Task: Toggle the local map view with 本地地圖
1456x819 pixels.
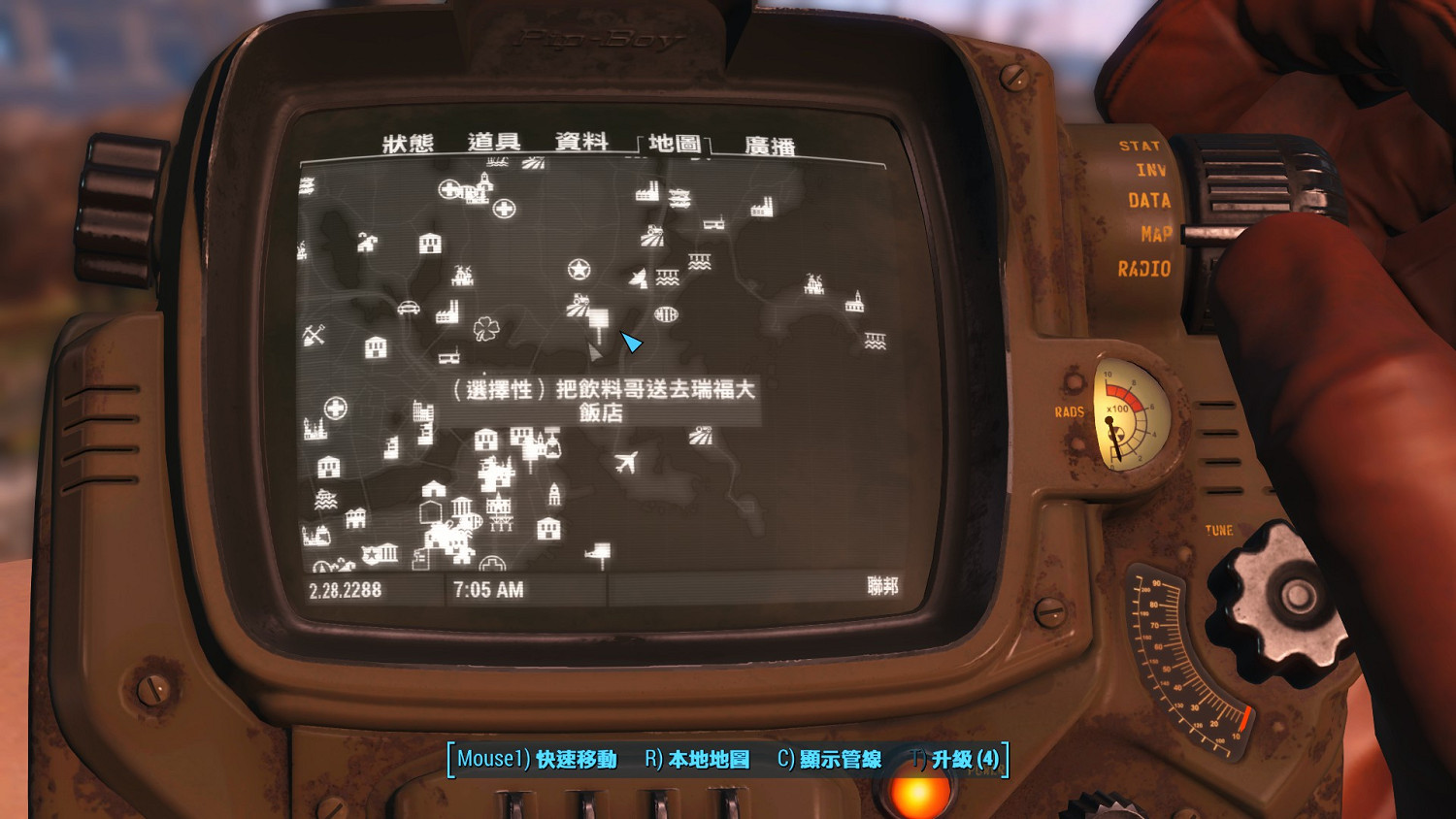Action: click(x=706, y=760)
